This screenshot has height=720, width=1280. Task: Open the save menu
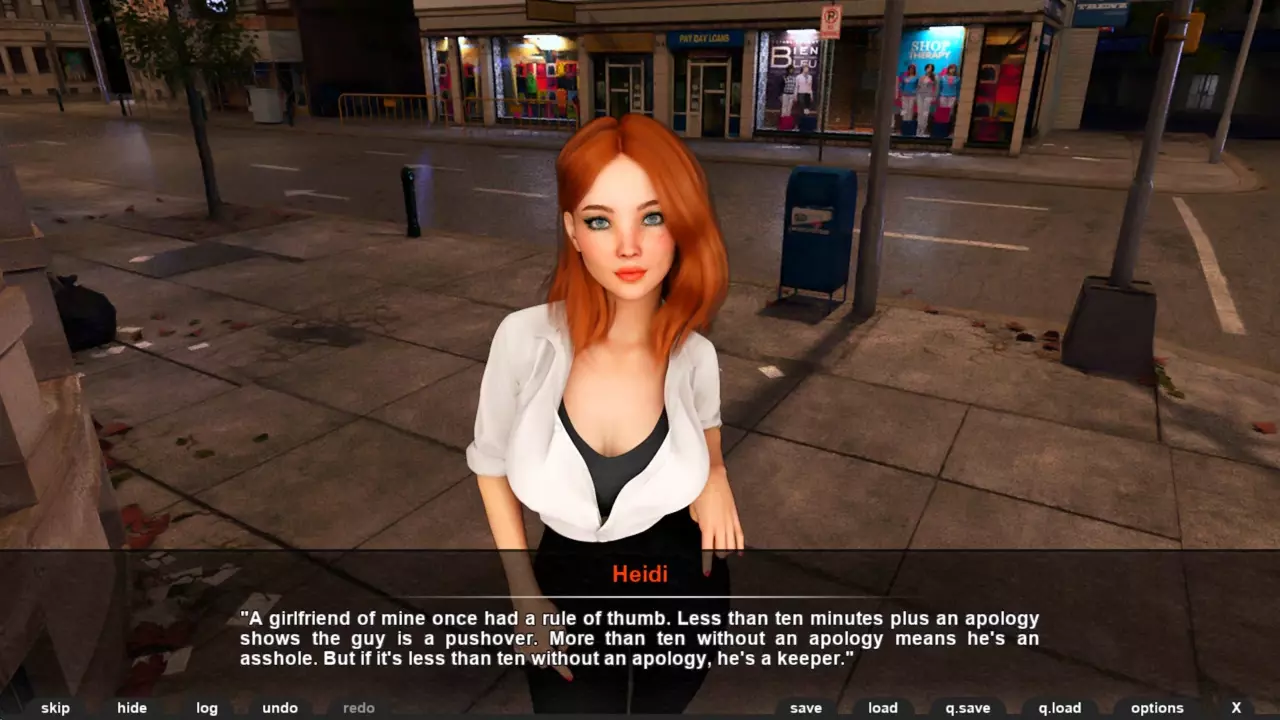(x=806, y=708)
